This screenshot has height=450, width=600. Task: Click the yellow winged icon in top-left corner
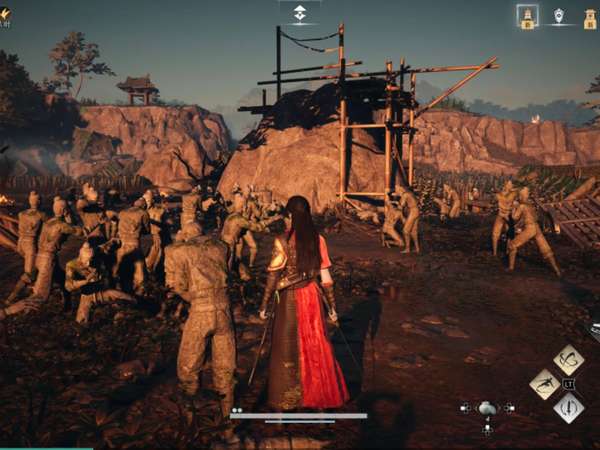click(5, 13)
